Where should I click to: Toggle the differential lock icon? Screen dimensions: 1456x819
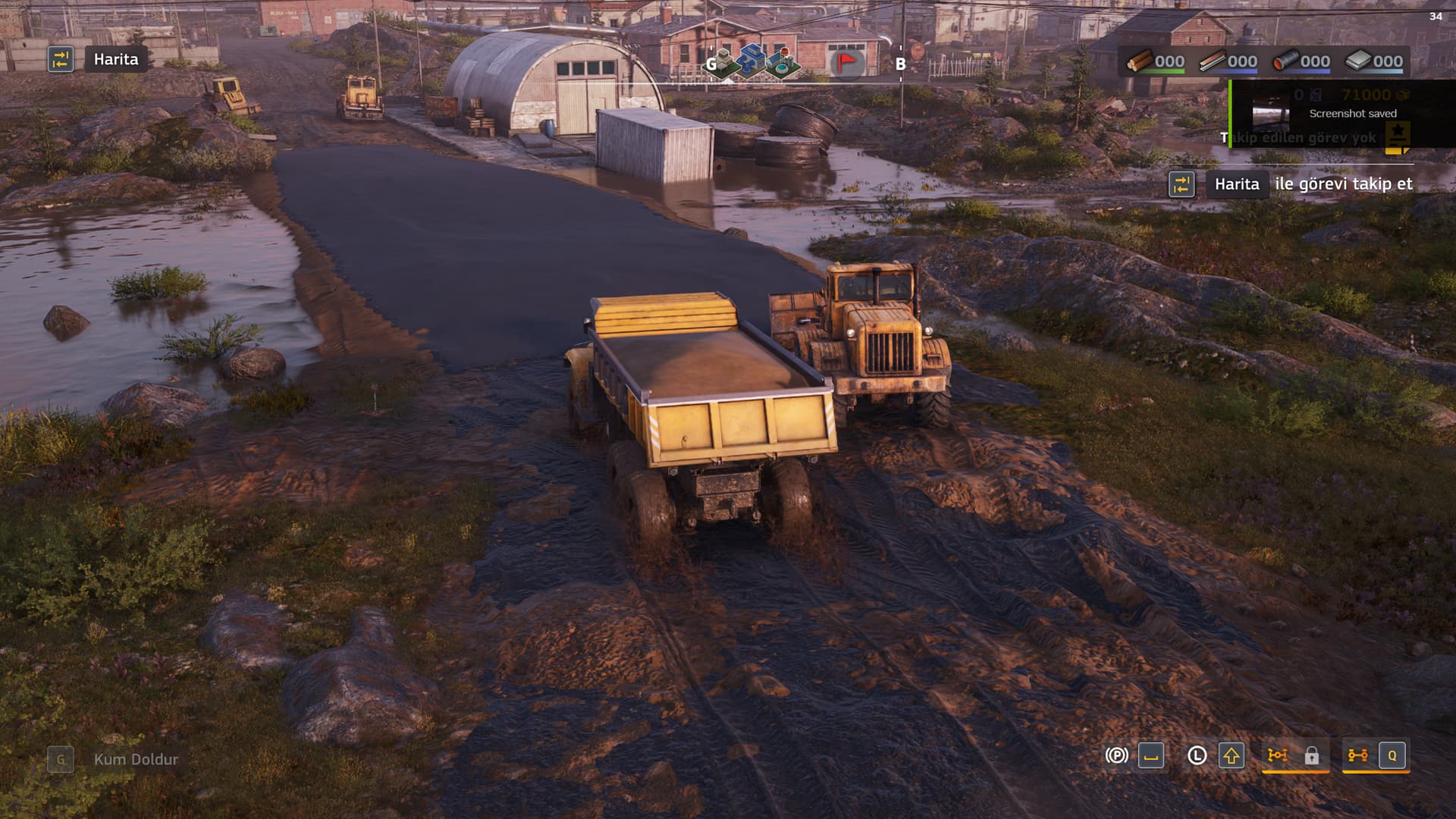pyautogui.click(x=1278, y=755)
